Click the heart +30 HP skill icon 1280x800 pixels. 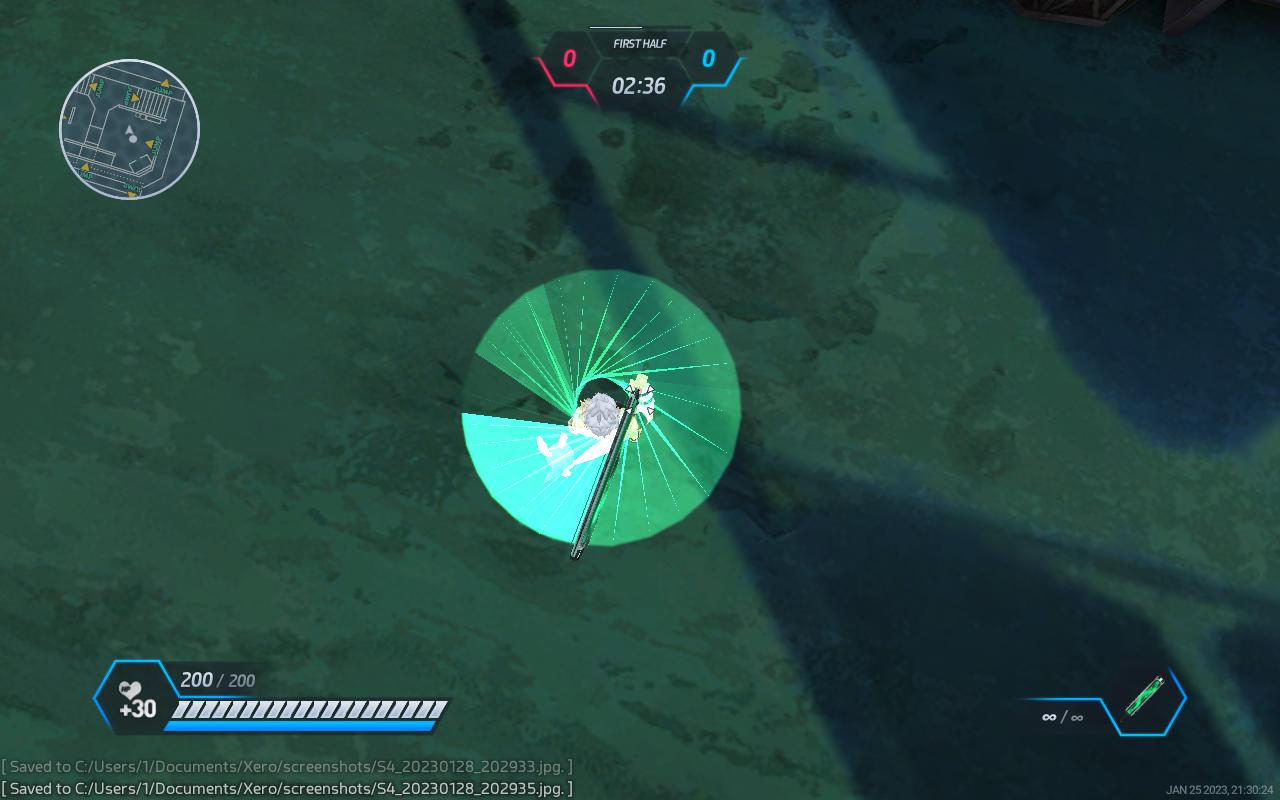(135, 699)
